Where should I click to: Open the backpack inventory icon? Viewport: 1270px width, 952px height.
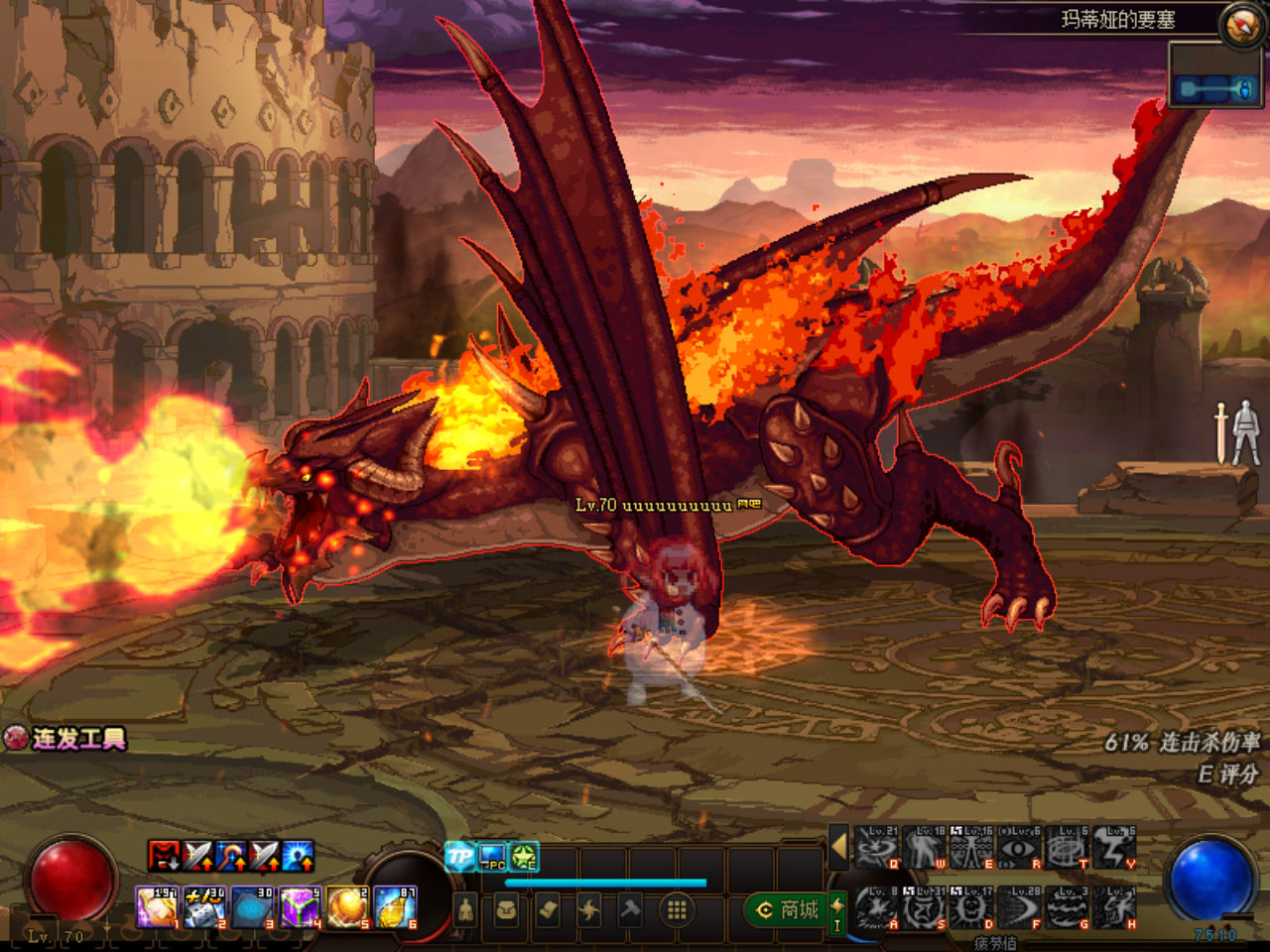506,909
